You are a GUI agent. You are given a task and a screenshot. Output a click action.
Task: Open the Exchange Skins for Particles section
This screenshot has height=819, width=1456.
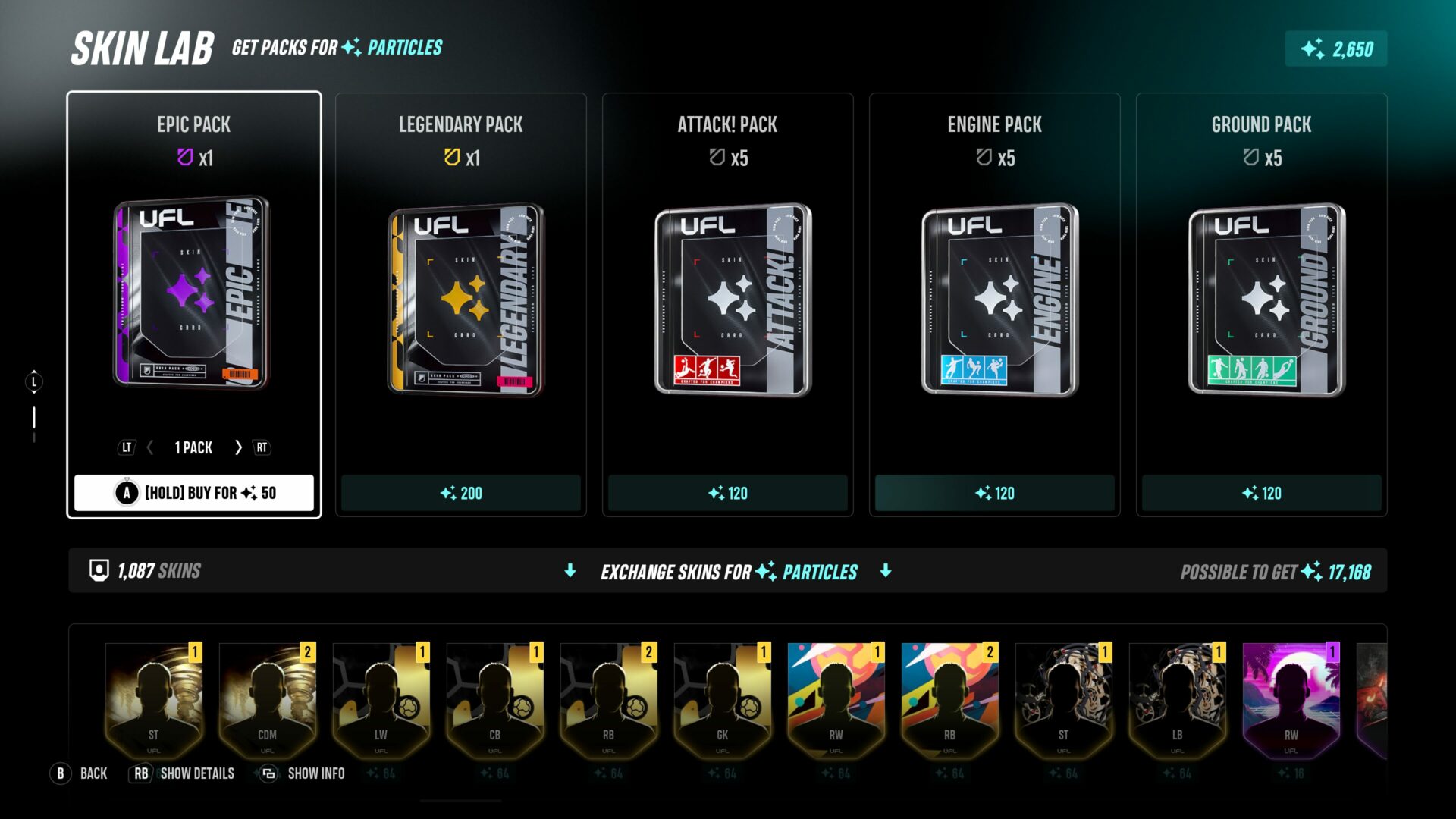point(728,571)
